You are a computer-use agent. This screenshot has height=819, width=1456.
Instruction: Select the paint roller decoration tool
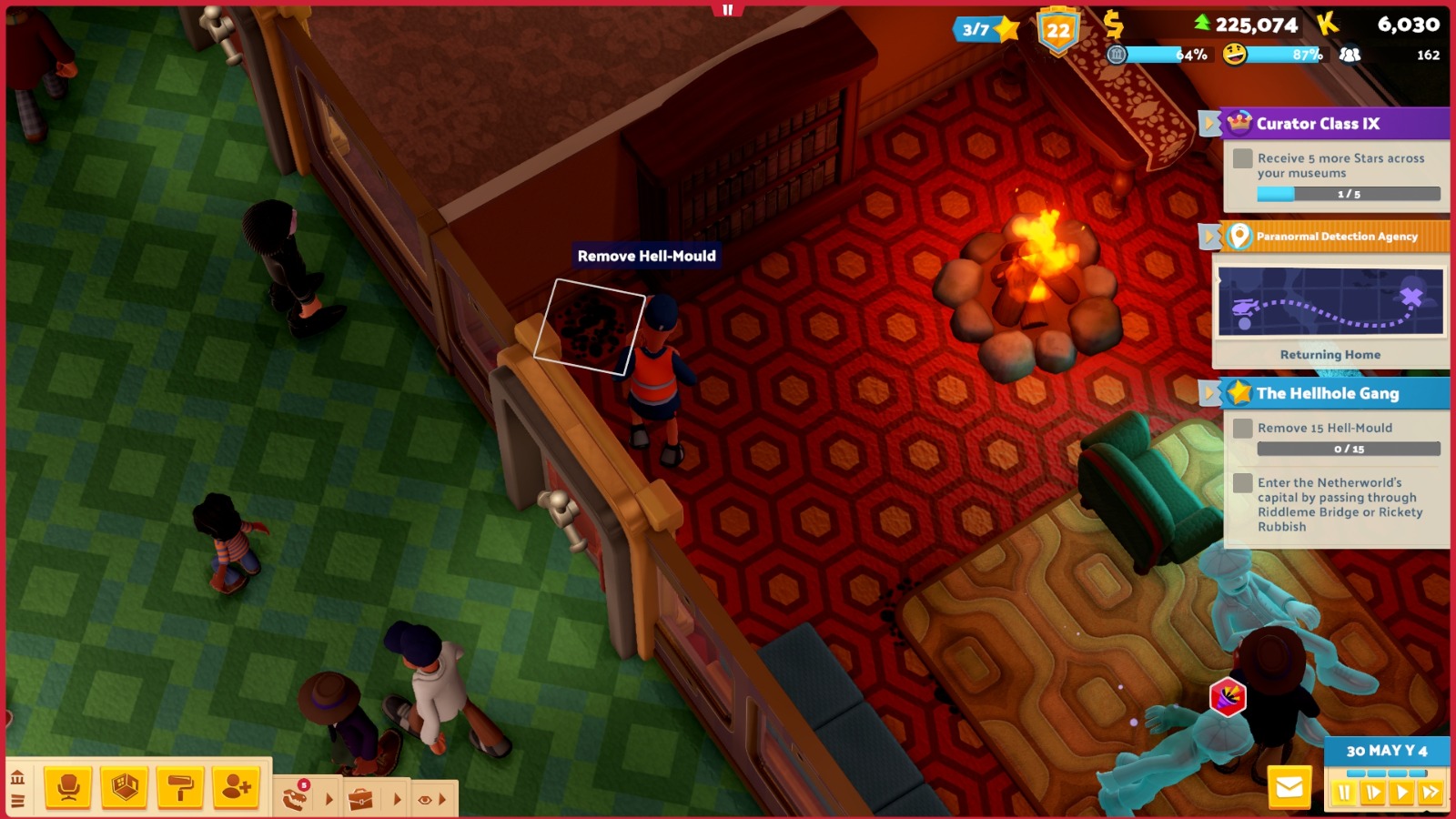click(x=180, y=787)
